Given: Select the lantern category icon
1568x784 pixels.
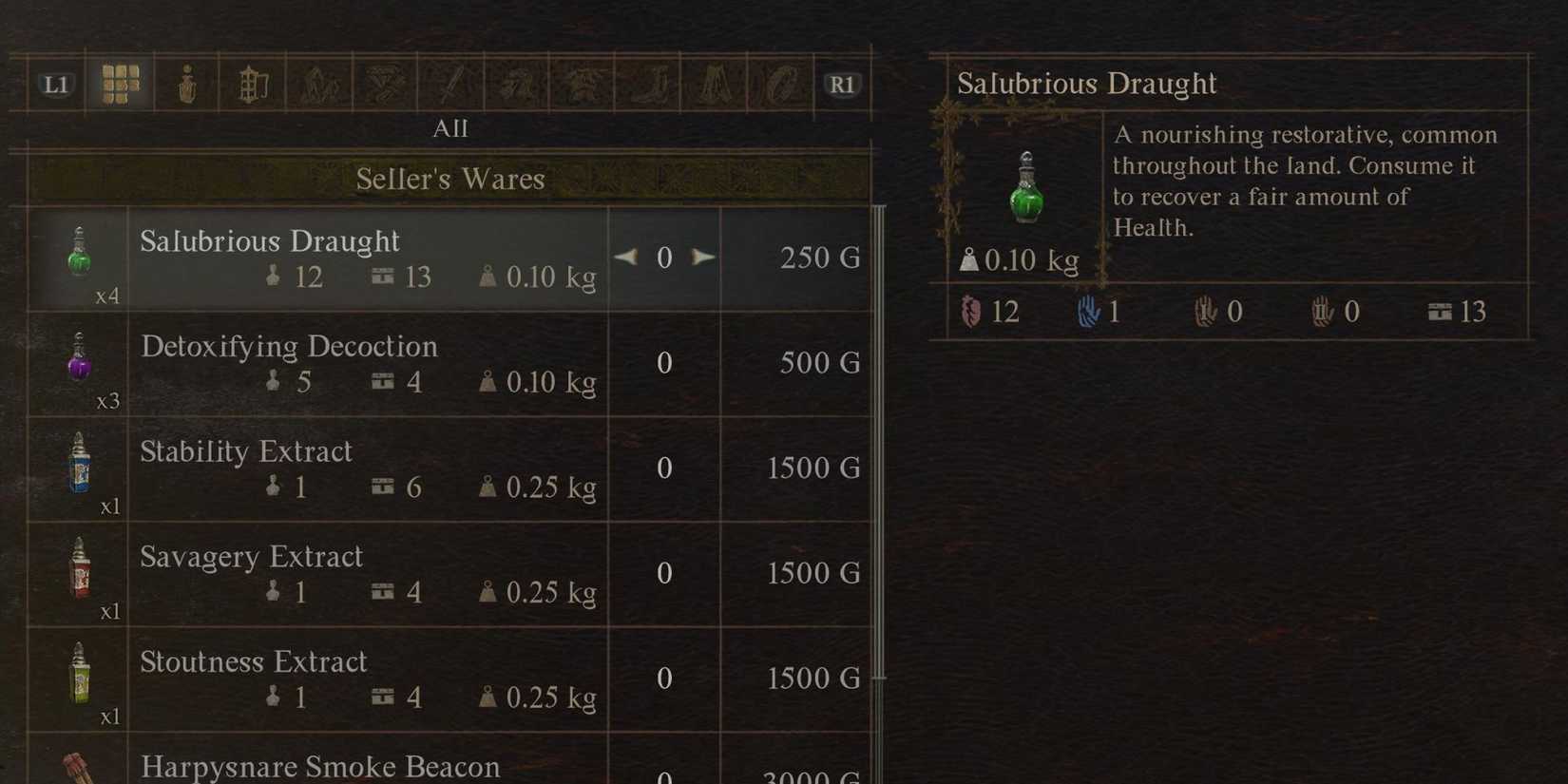Looking at the screenshot, I should pos(252,84).
